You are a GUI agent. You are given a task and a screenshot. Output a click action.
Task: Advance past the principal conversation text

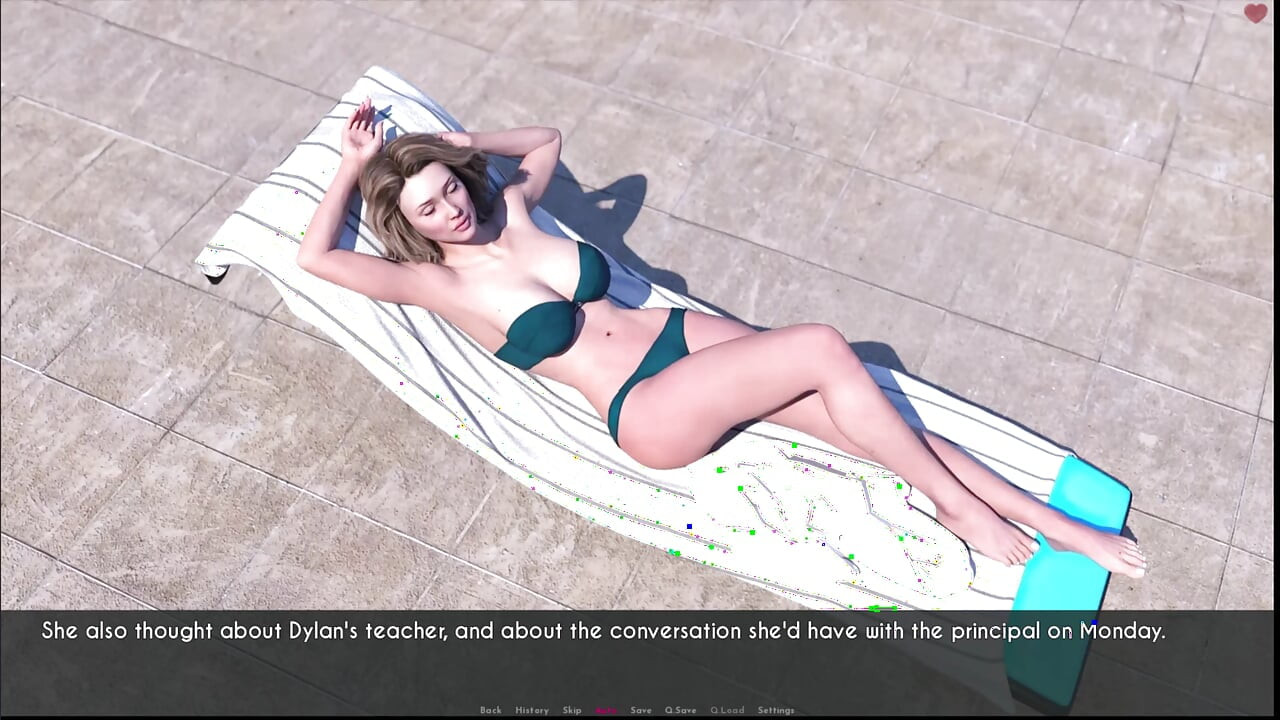point(640,631)
